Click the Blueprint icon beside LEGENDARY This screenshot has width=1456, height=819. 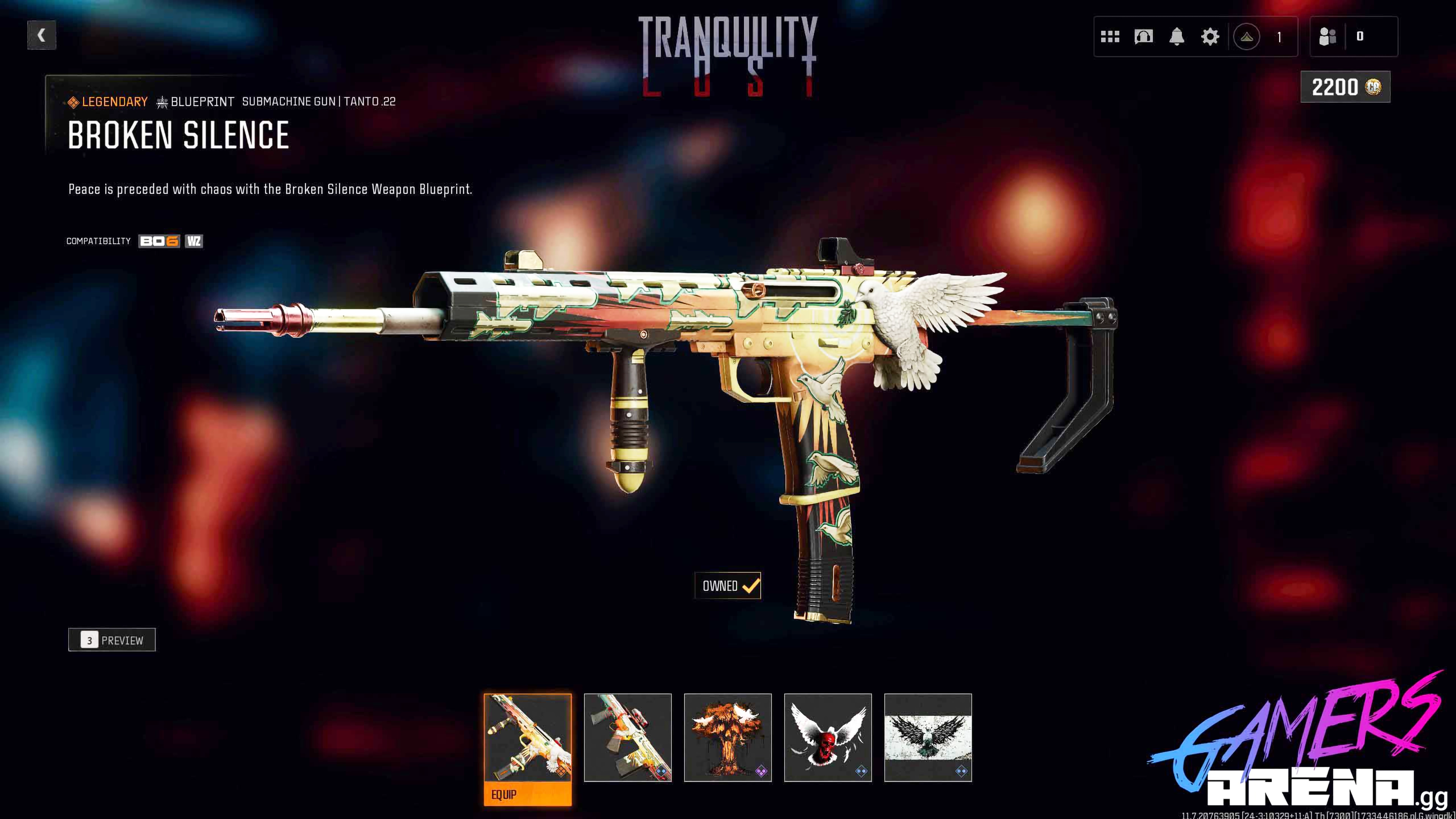[x=162, y=102]
